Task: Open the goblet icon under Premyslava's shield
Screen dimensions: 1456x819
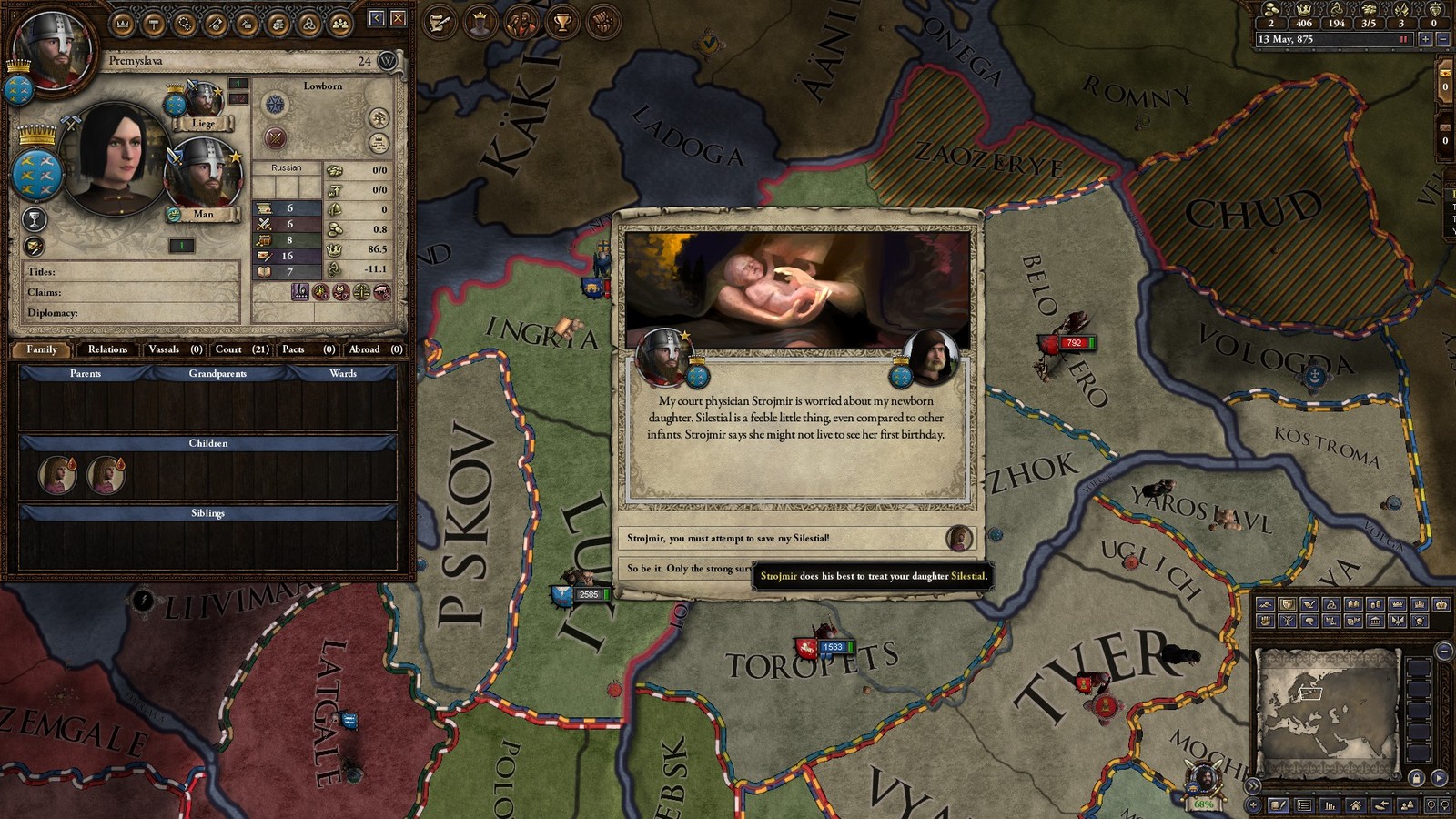Action: coord(34,219)
